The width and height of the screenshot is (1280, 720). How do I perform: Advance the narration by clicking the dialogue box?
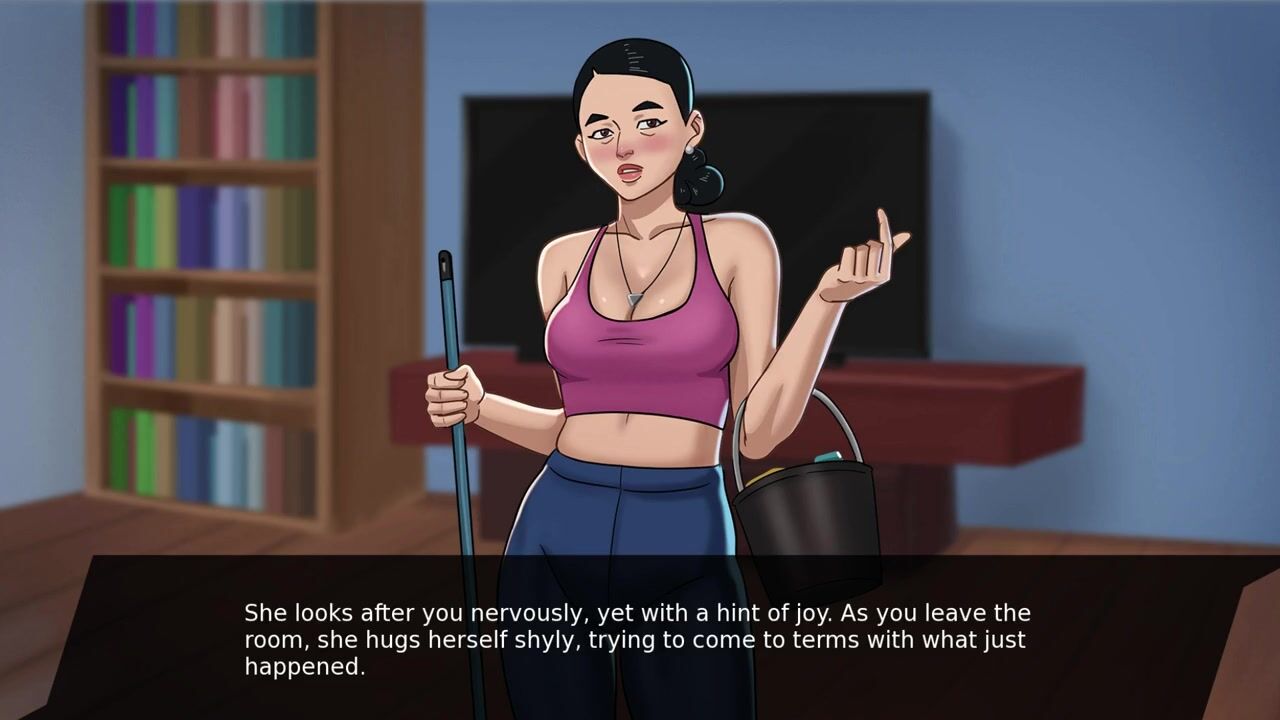[640, 638]
